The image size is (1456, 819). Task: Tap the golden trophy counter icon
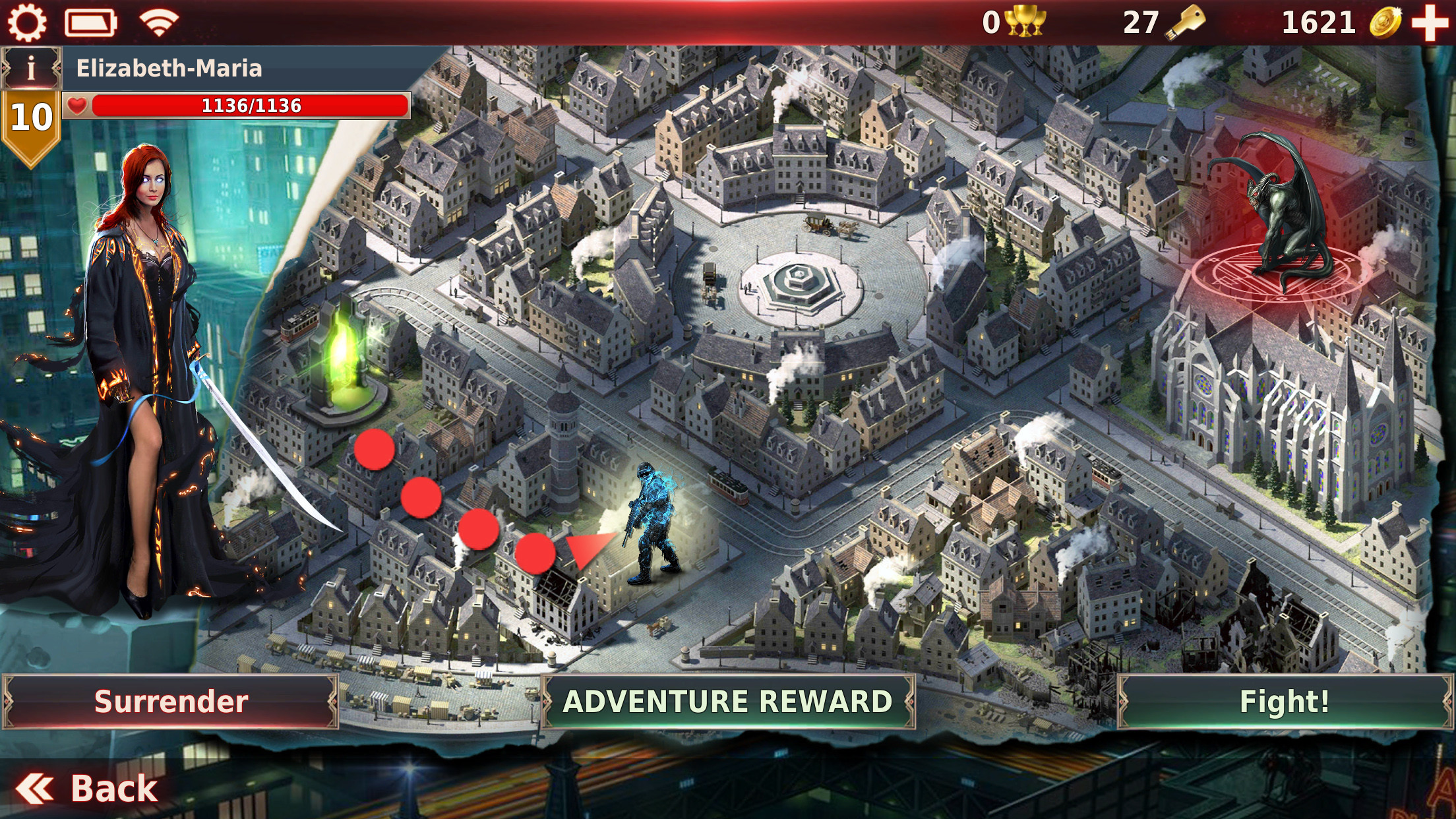point(1024,22)
